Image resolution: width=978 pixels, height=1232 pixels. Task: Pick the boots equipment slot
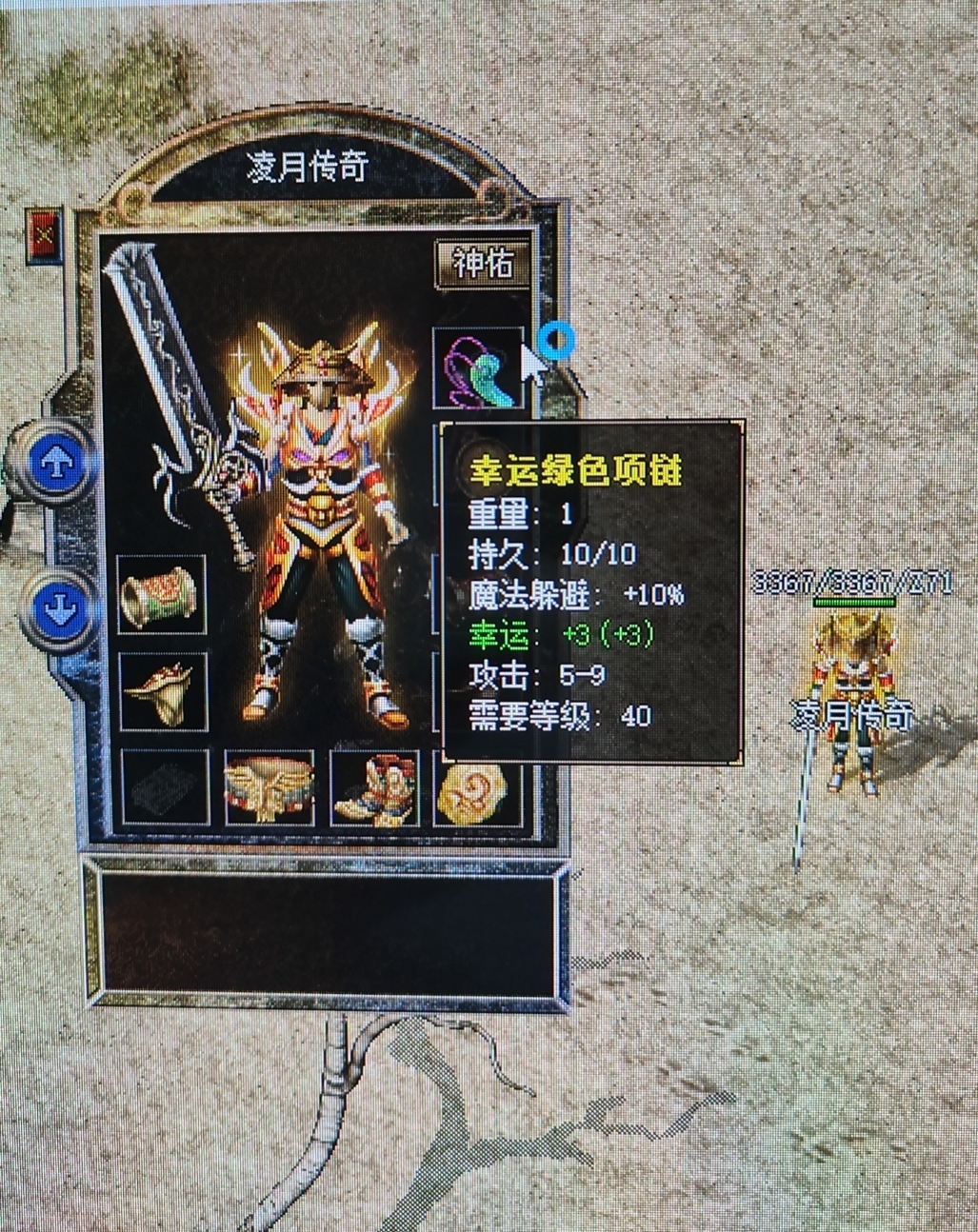(374, 787)
